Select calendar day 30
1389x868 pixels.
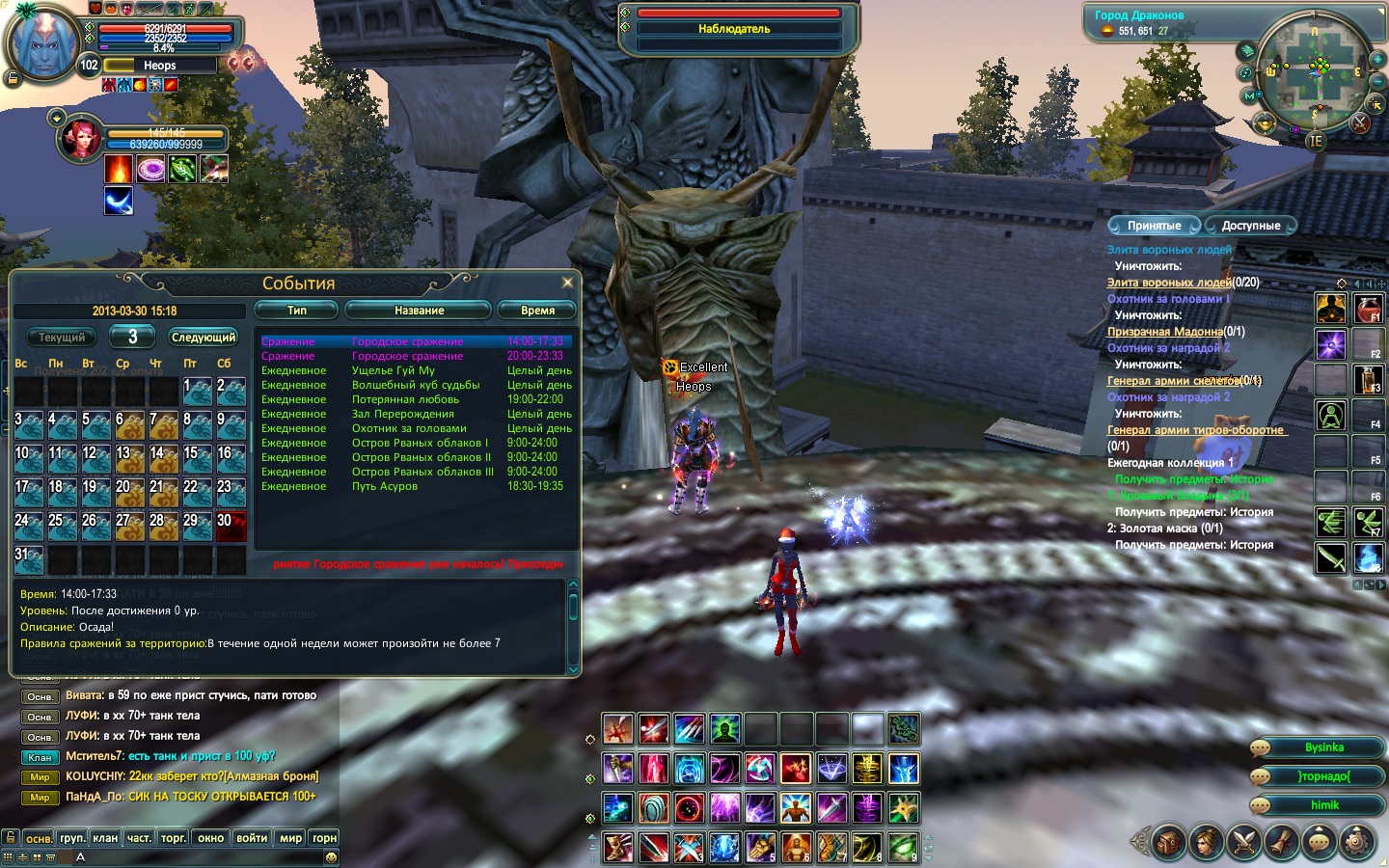(231, 526)
